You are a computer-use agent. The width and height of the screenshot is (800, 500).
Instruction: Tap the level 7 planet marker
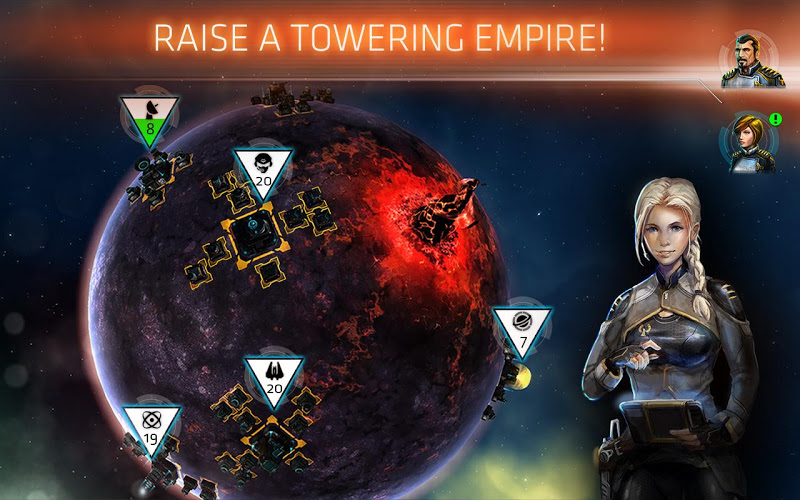point(522,331)
